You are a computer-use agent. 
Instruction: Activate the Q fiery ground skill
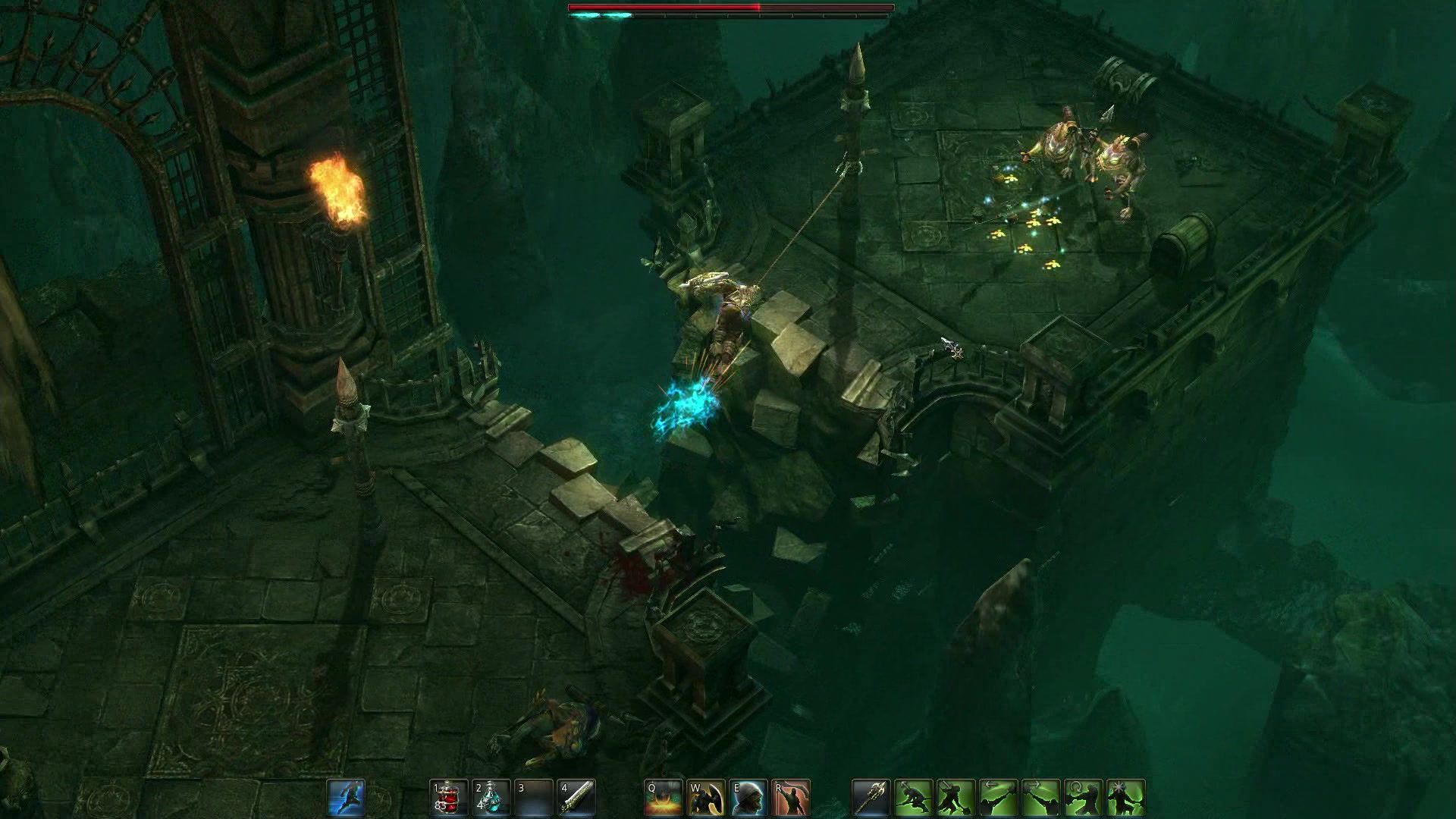coord(663,798)
